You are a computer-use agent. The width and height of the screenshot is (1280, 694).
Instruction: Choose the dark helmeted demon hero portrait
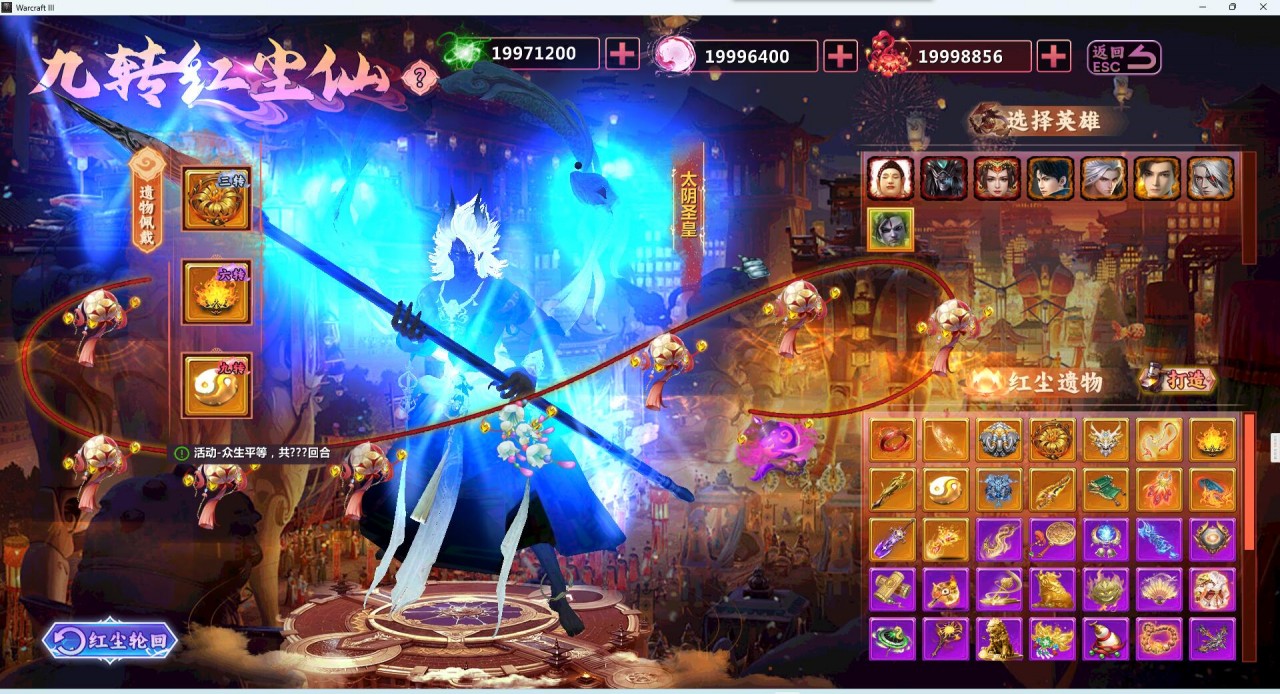tap(943, 178)
